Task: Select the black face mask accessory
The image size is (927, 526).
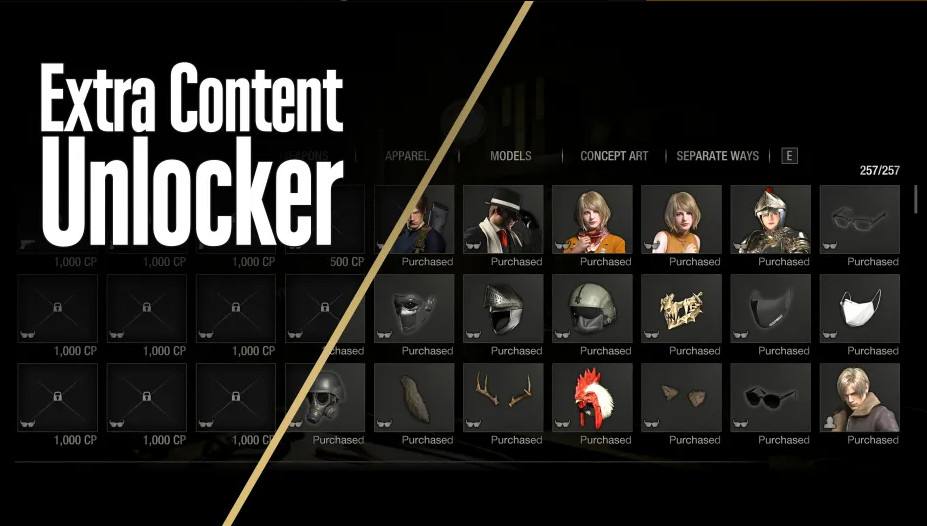Action: (770, 308)
